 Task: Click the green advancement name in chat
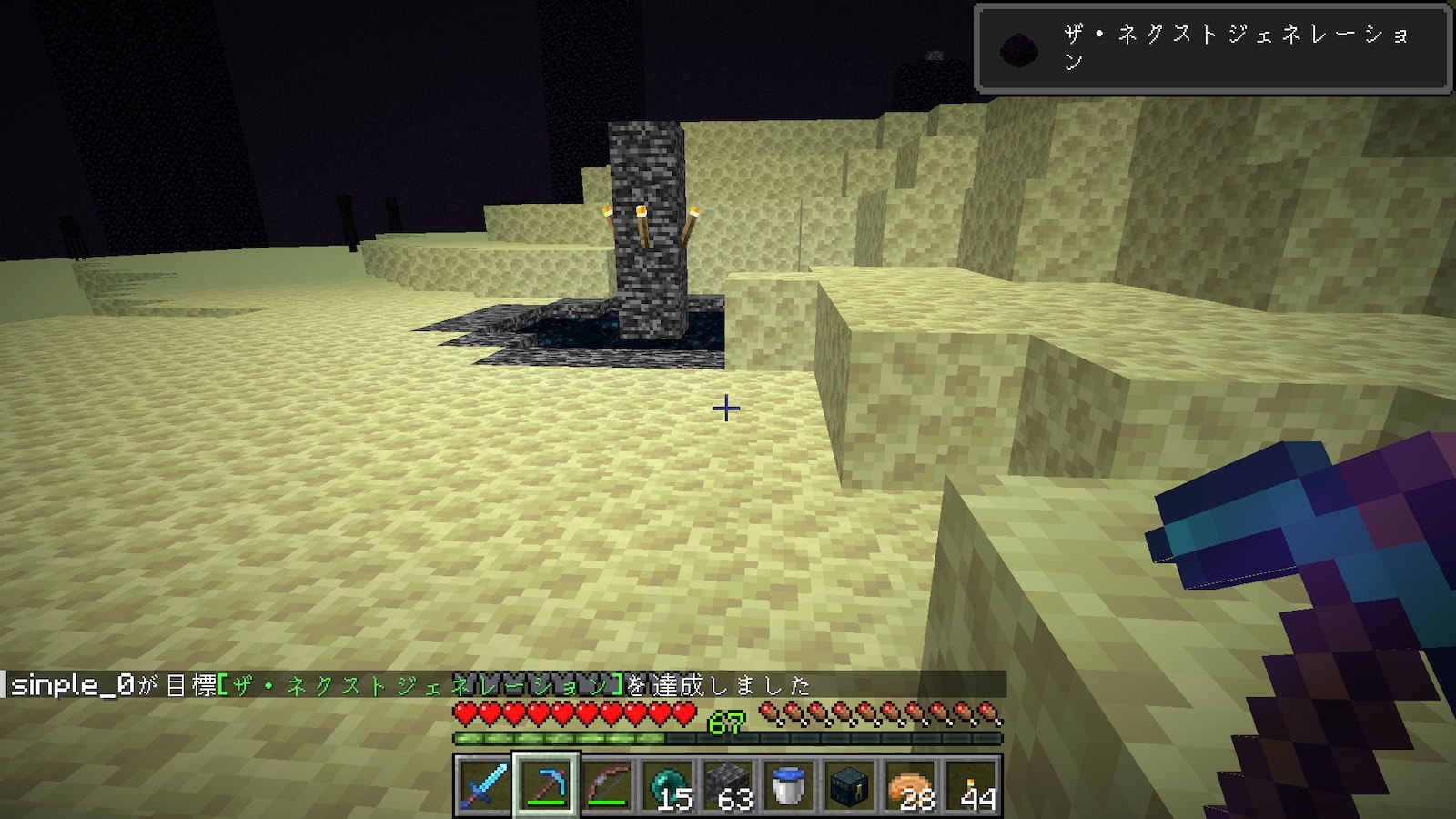pos(420,685)
